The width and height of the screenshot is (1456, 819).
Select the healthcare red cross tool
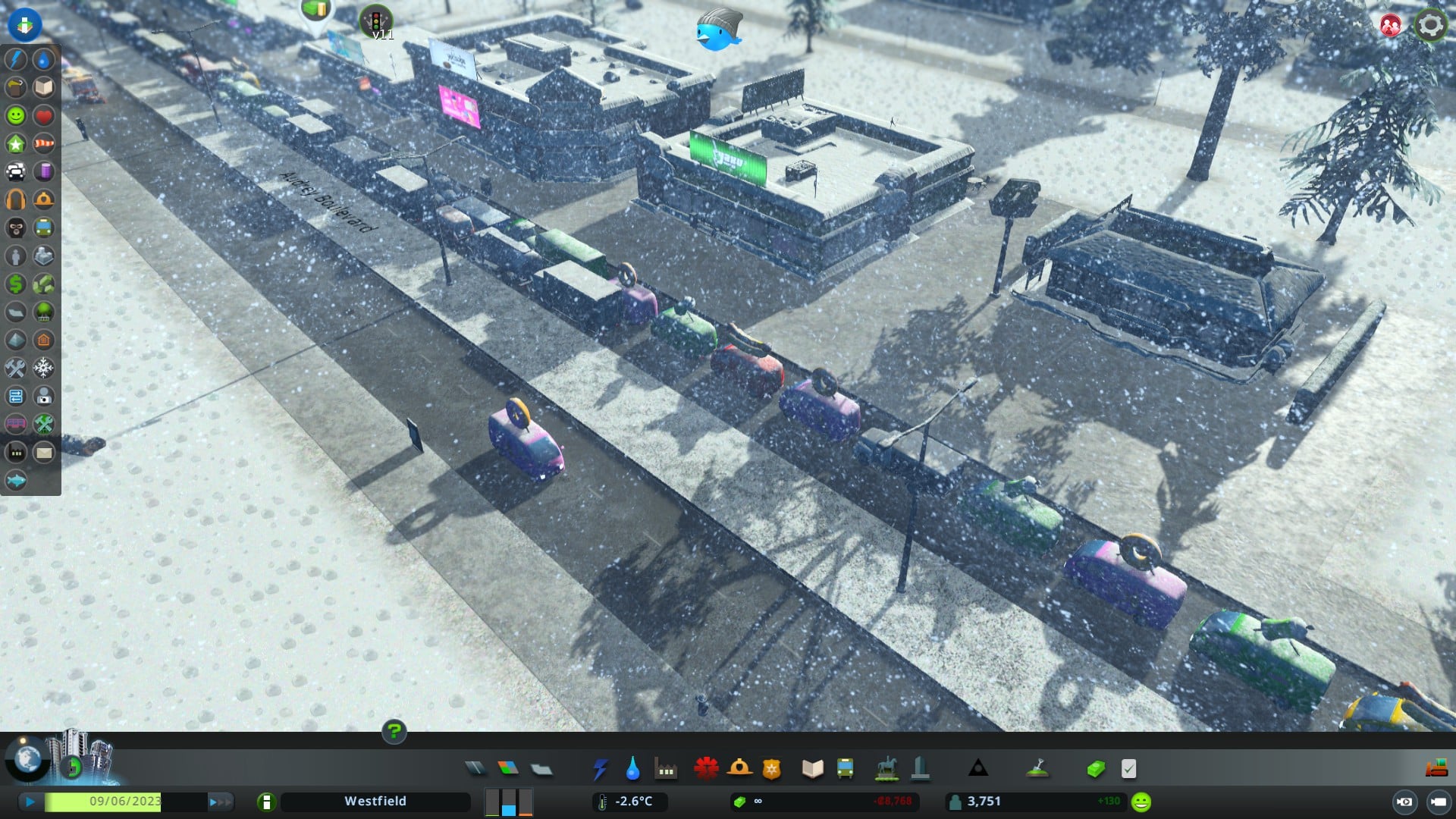pyautogui.click(x=706, y=769)
